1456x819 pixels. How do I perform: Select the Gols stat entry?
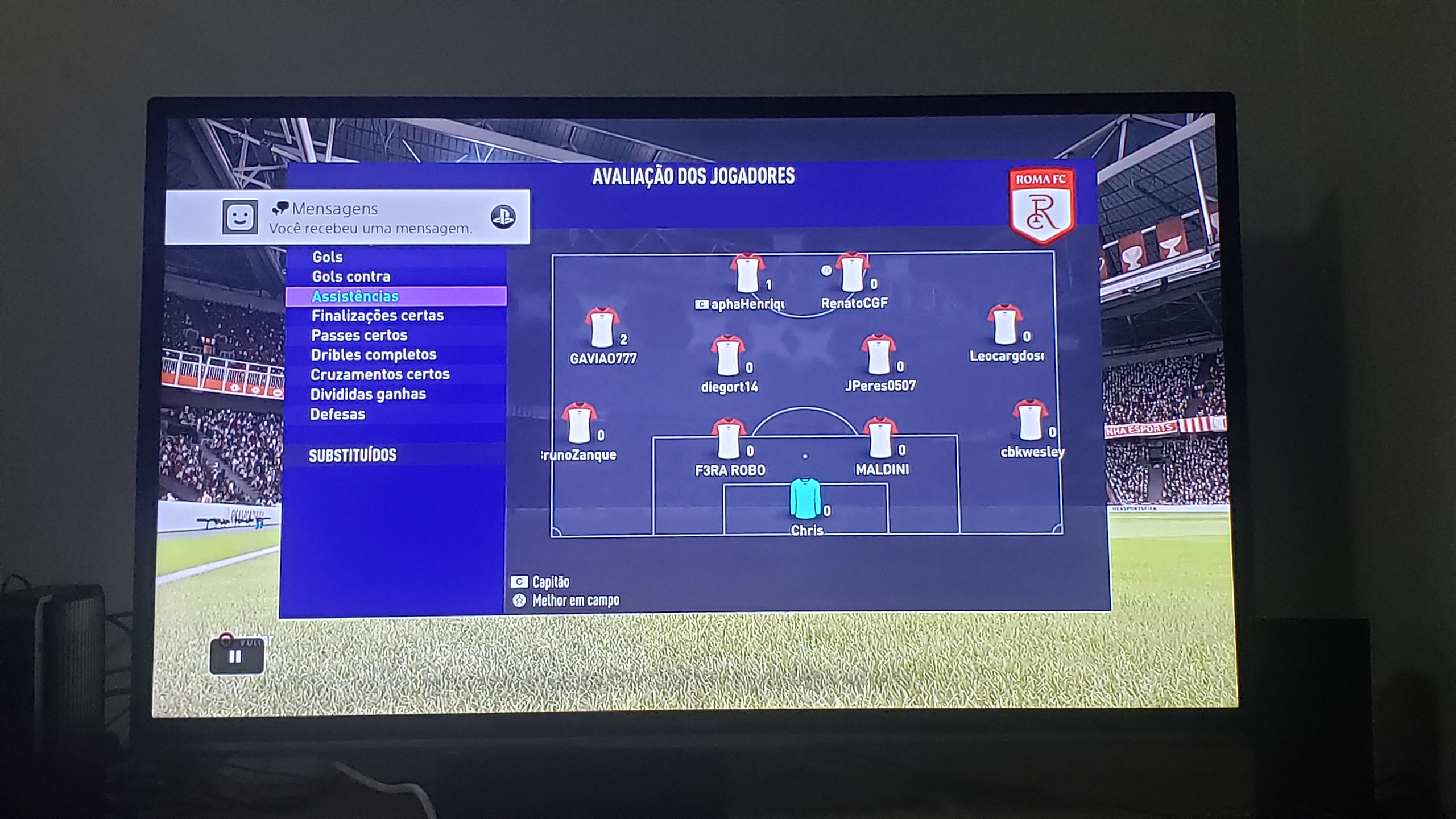click(x=328, y=257)
